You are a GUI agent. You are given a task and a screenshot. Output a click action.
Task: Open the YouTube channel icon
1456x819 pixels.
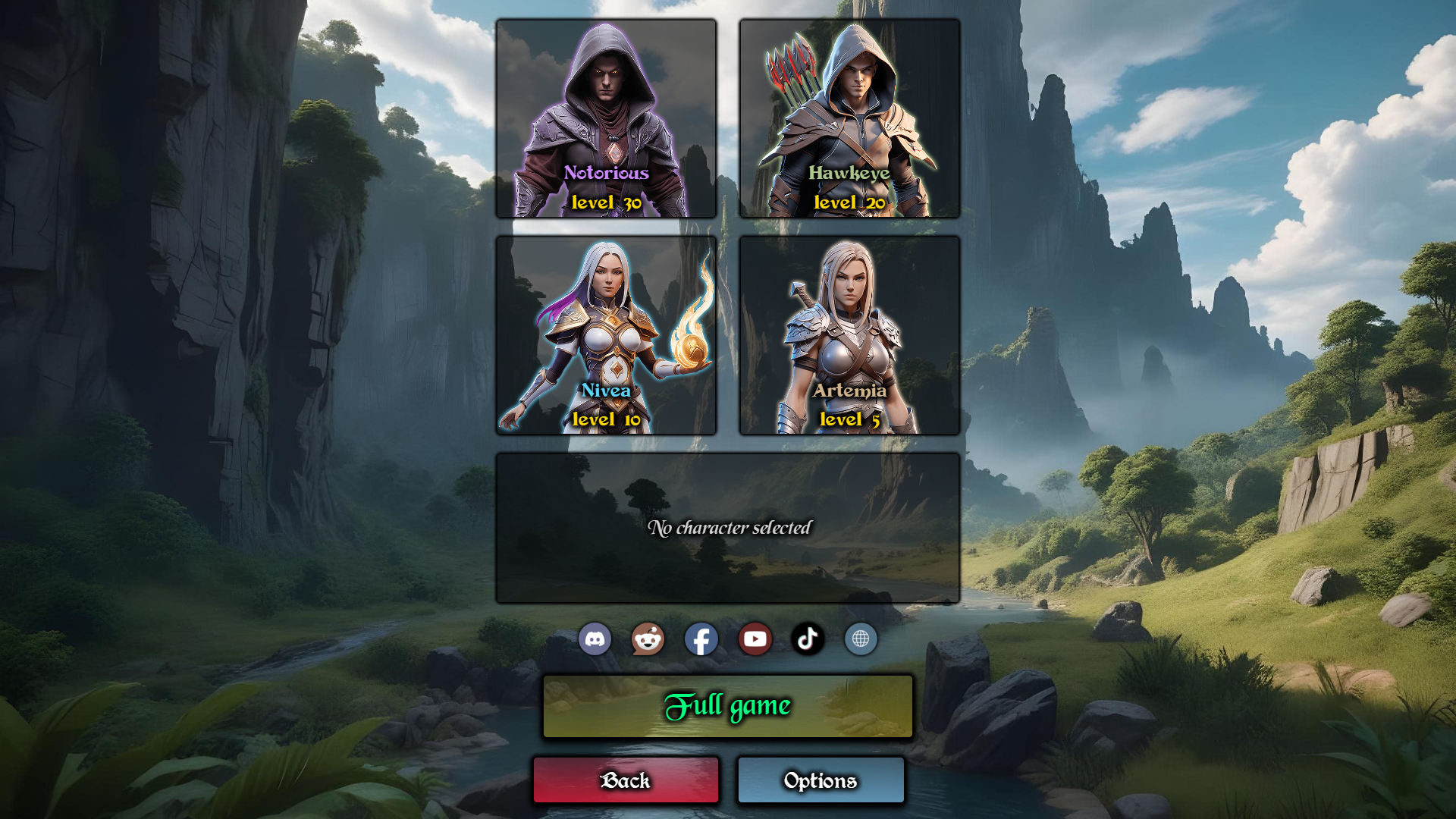[755, 639]
